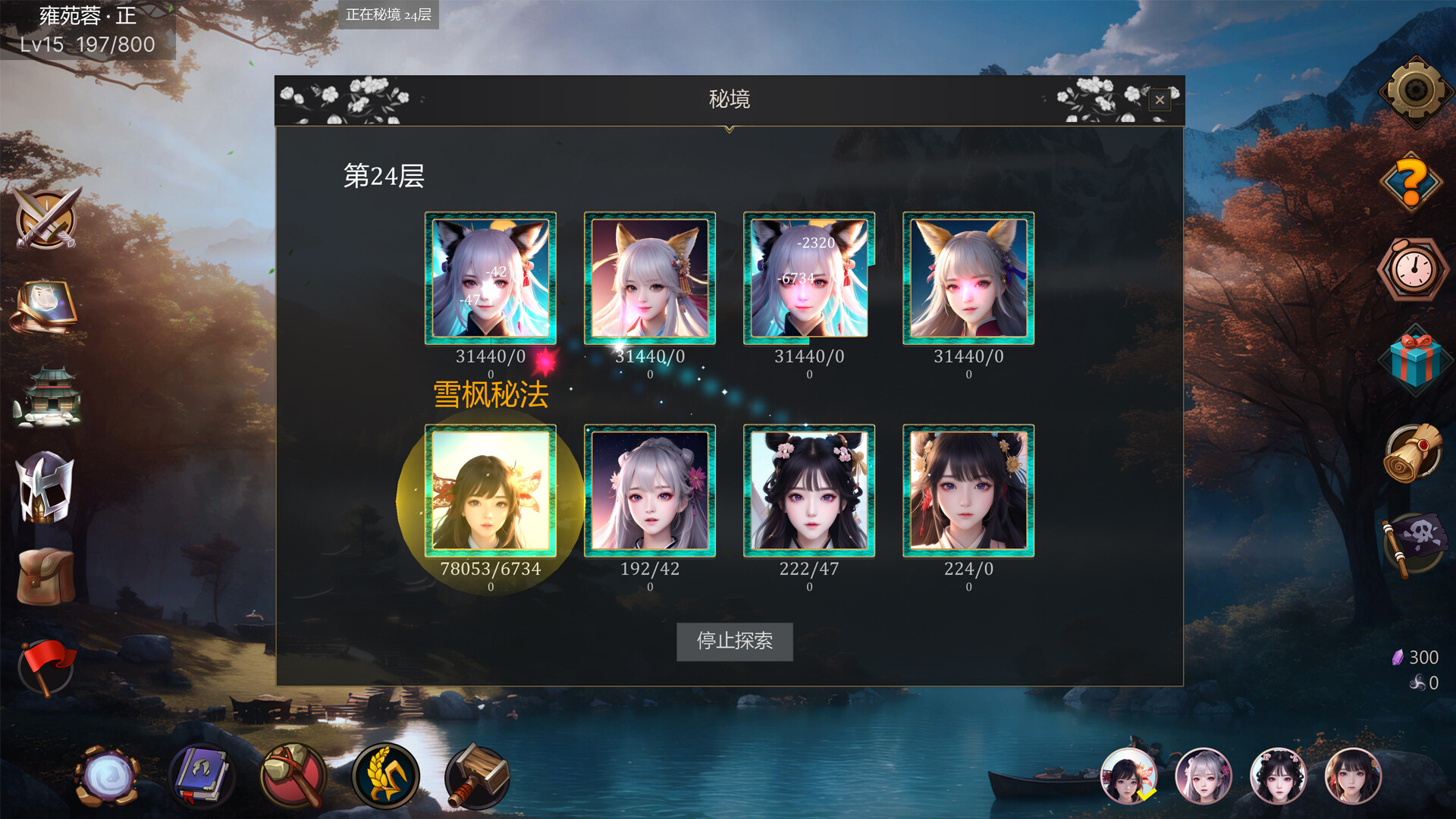Click the 雪枫秘法 orange label

click(489, 395)
